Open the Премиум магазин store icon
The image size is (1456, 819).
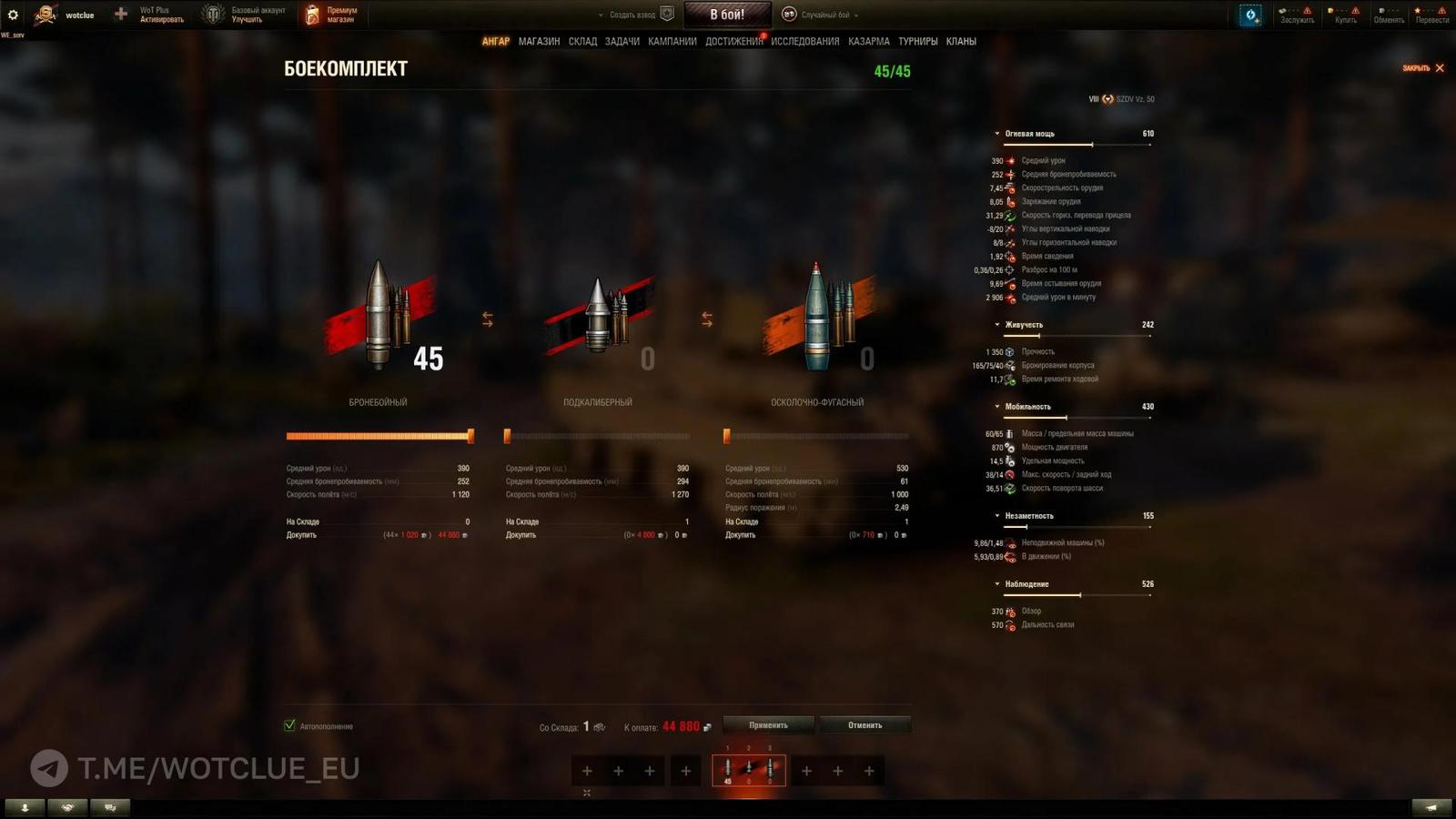[311, 13]
